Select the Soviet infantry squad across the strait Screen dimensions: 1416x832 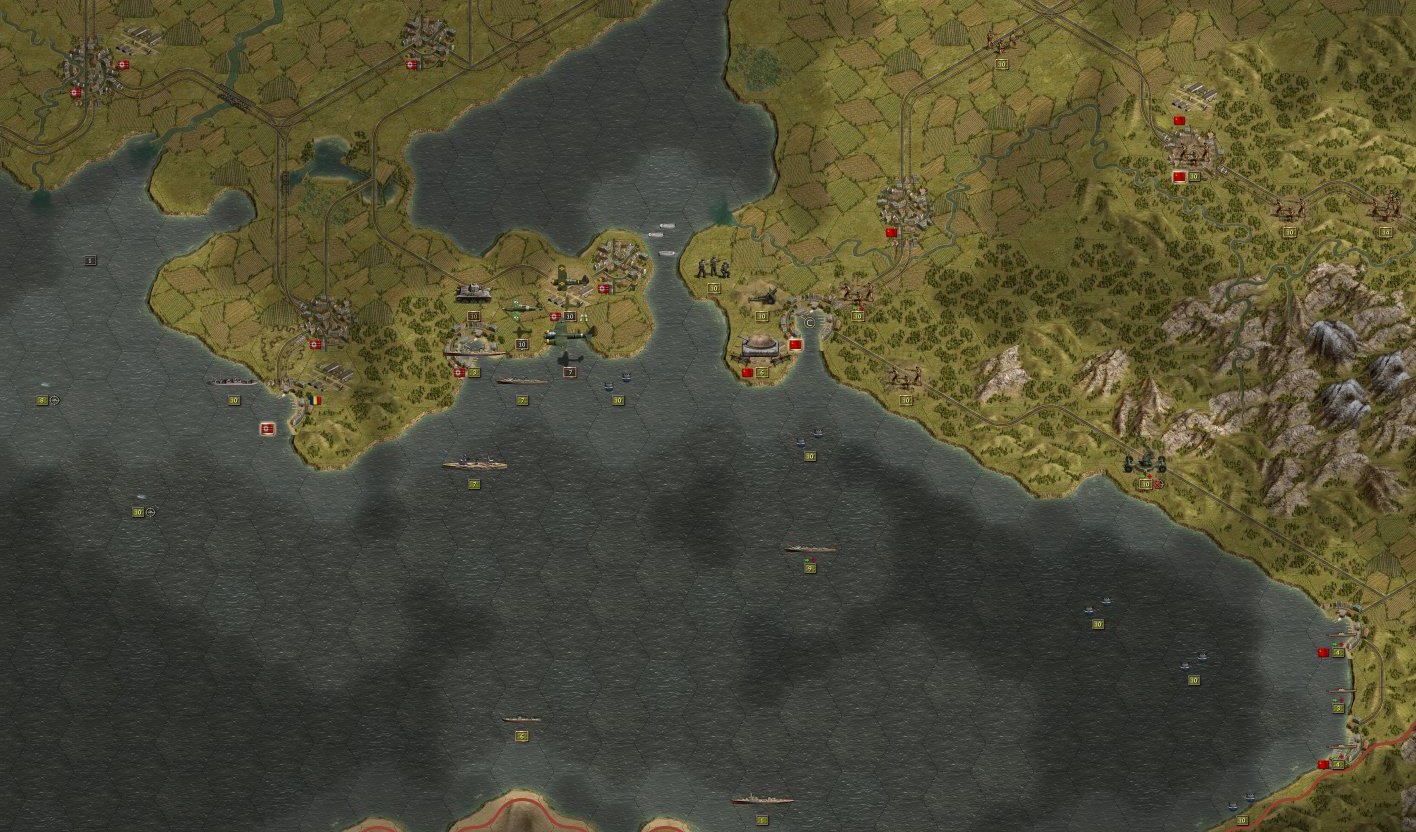tap(713, 268)
